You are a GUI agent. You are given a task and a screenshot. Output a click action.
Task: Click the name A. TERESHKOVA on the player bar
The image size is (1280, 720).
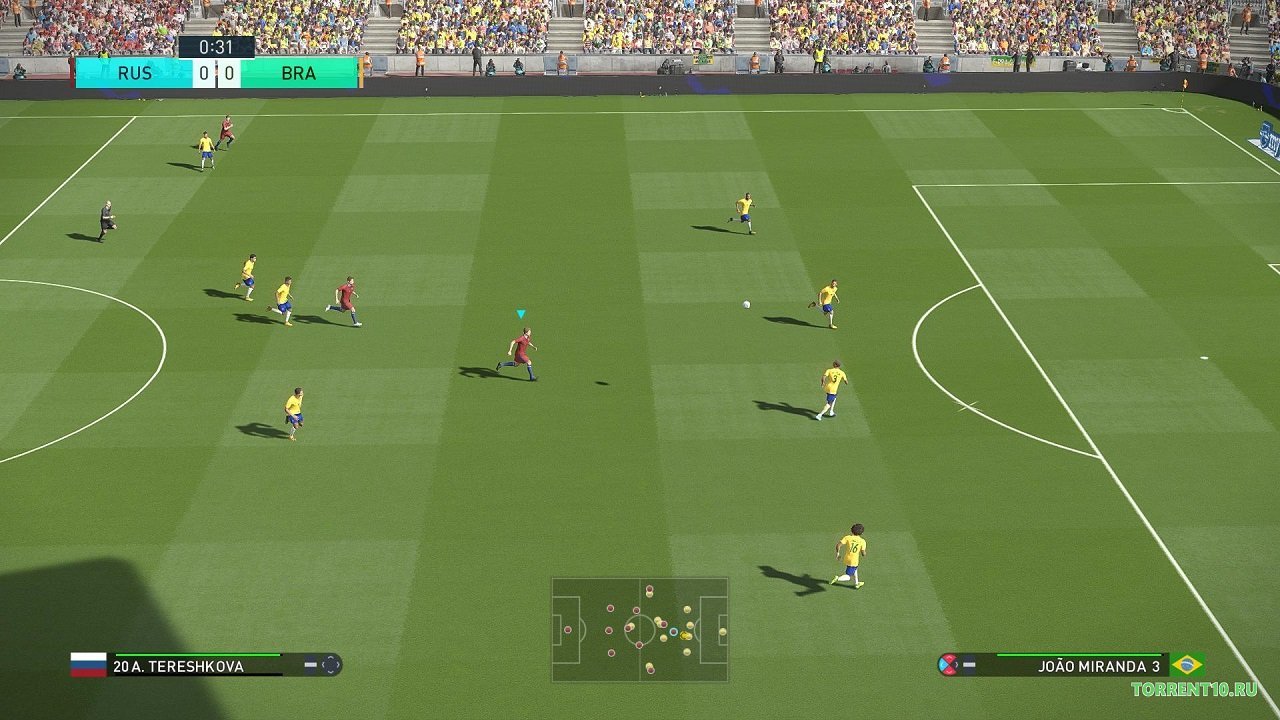click(x=180, y=665)
